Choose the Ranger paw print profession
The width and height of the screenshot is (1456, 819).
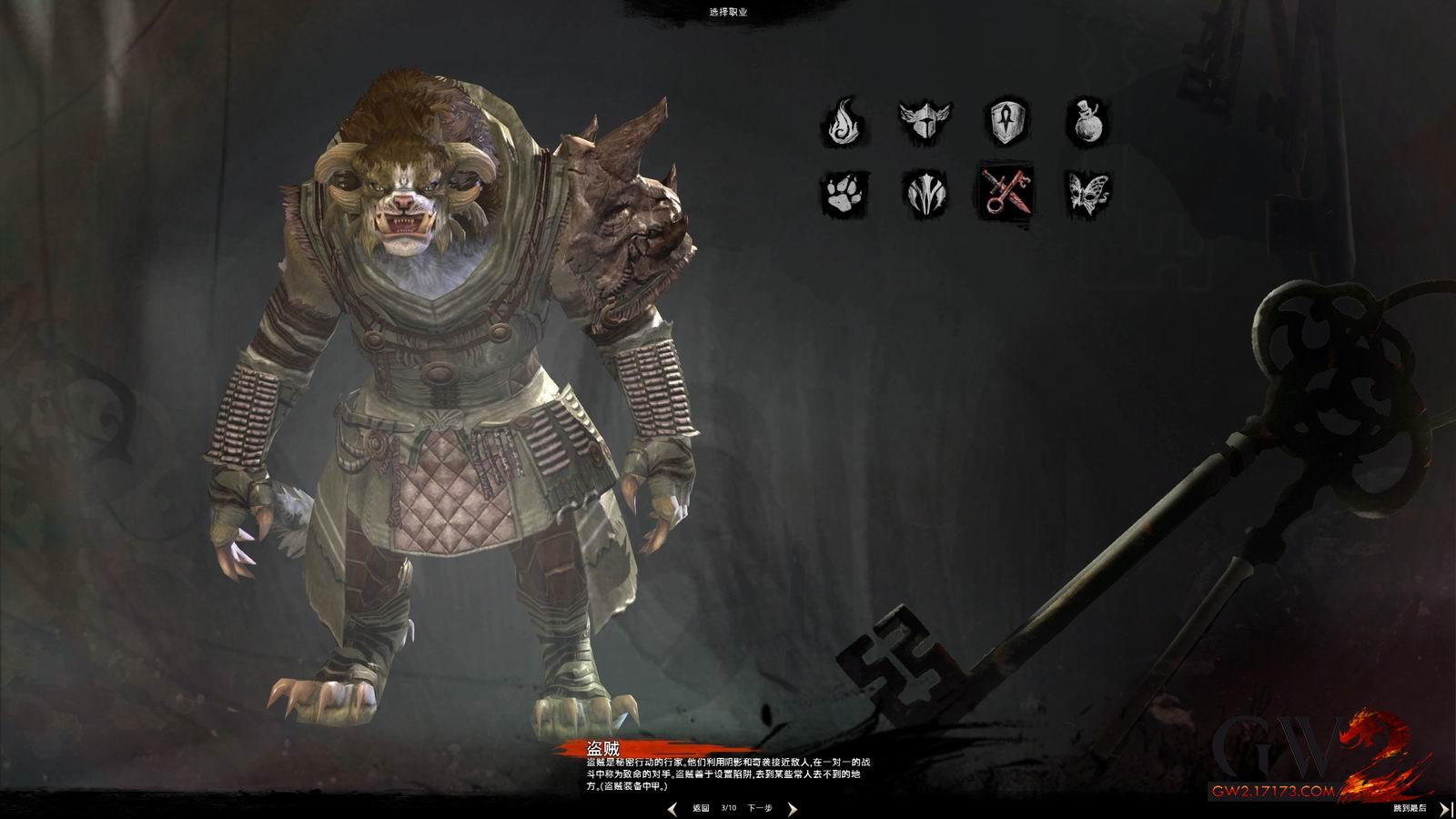[x=845, y=192]
